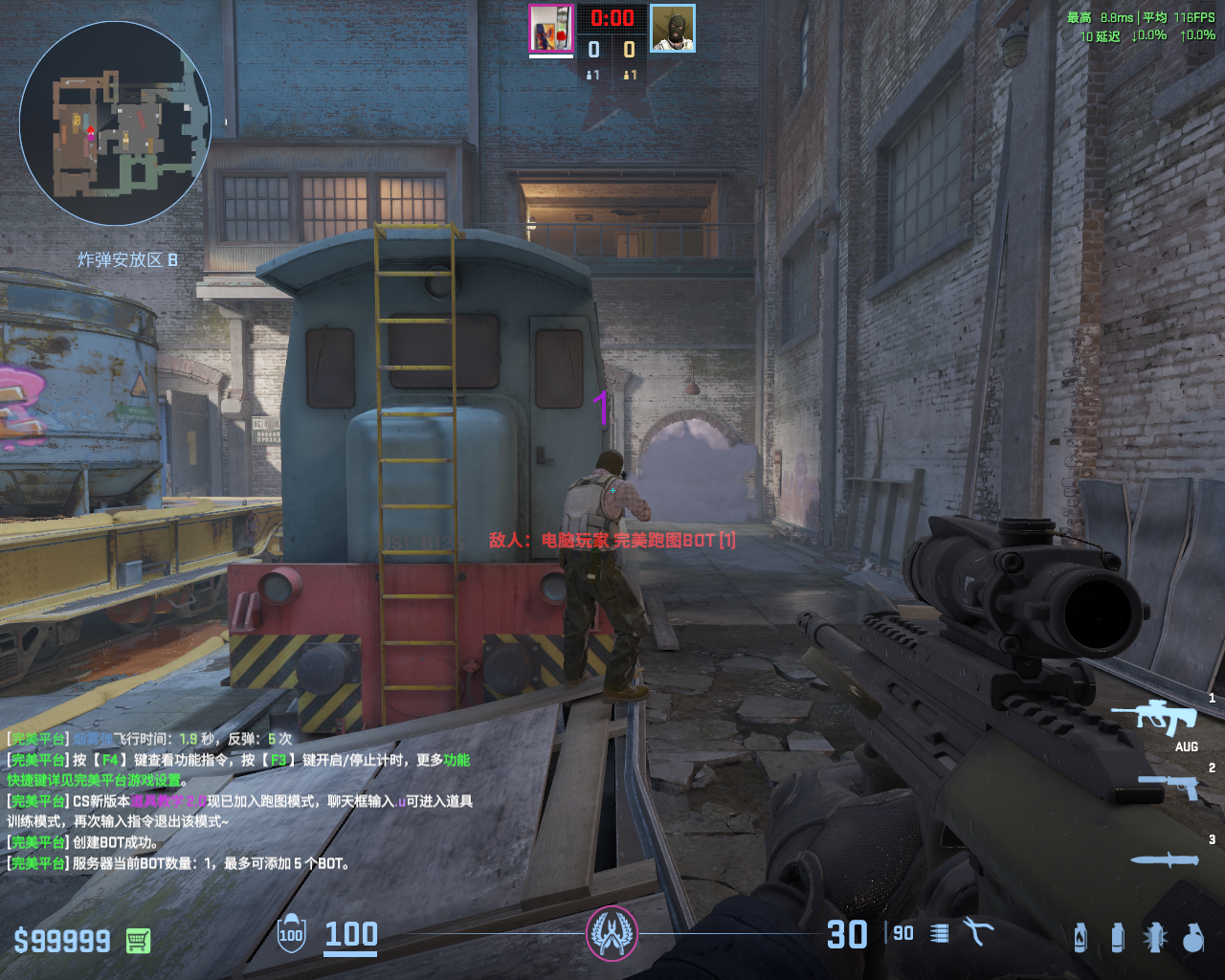
Task: Click the chat message log
Action: click(x=239, y=801)
